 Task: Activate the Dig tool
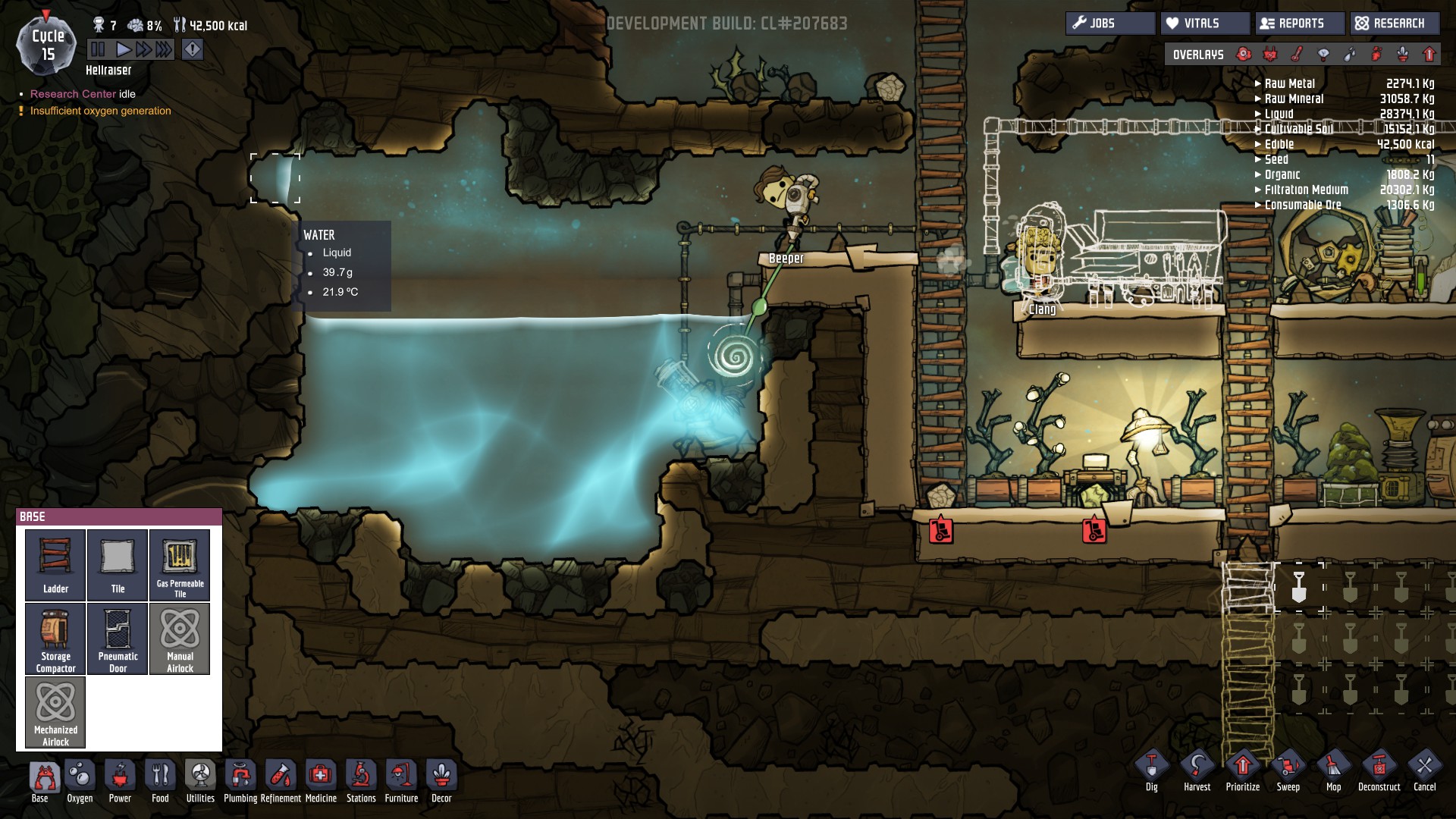(x=1152, y=770)
